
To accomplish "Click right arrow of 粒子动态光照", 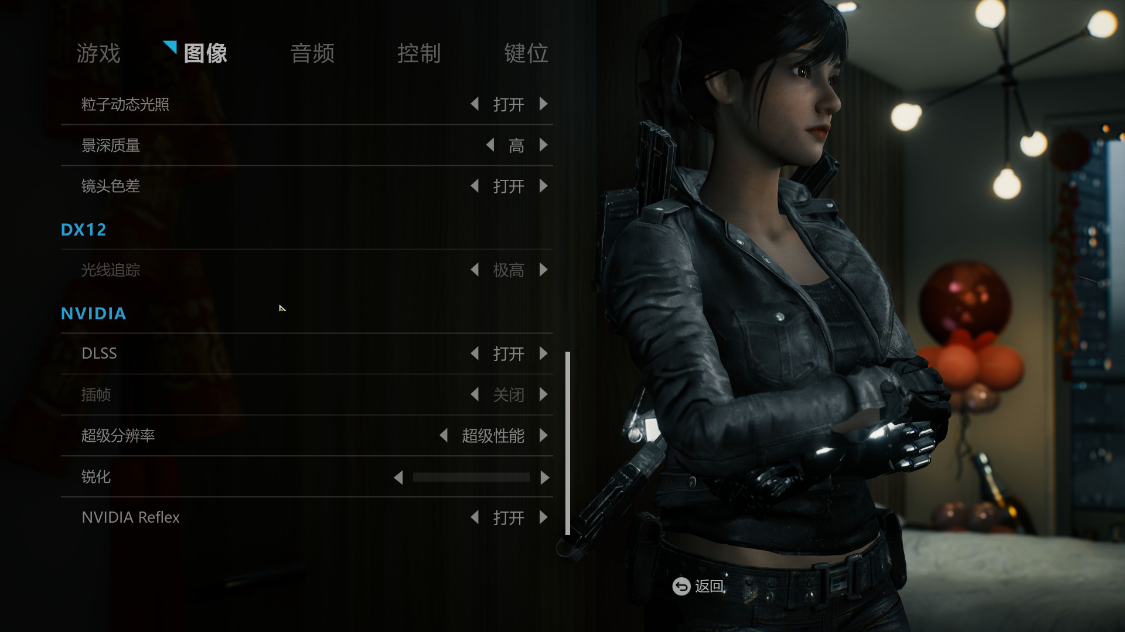I will pos(543,104).
